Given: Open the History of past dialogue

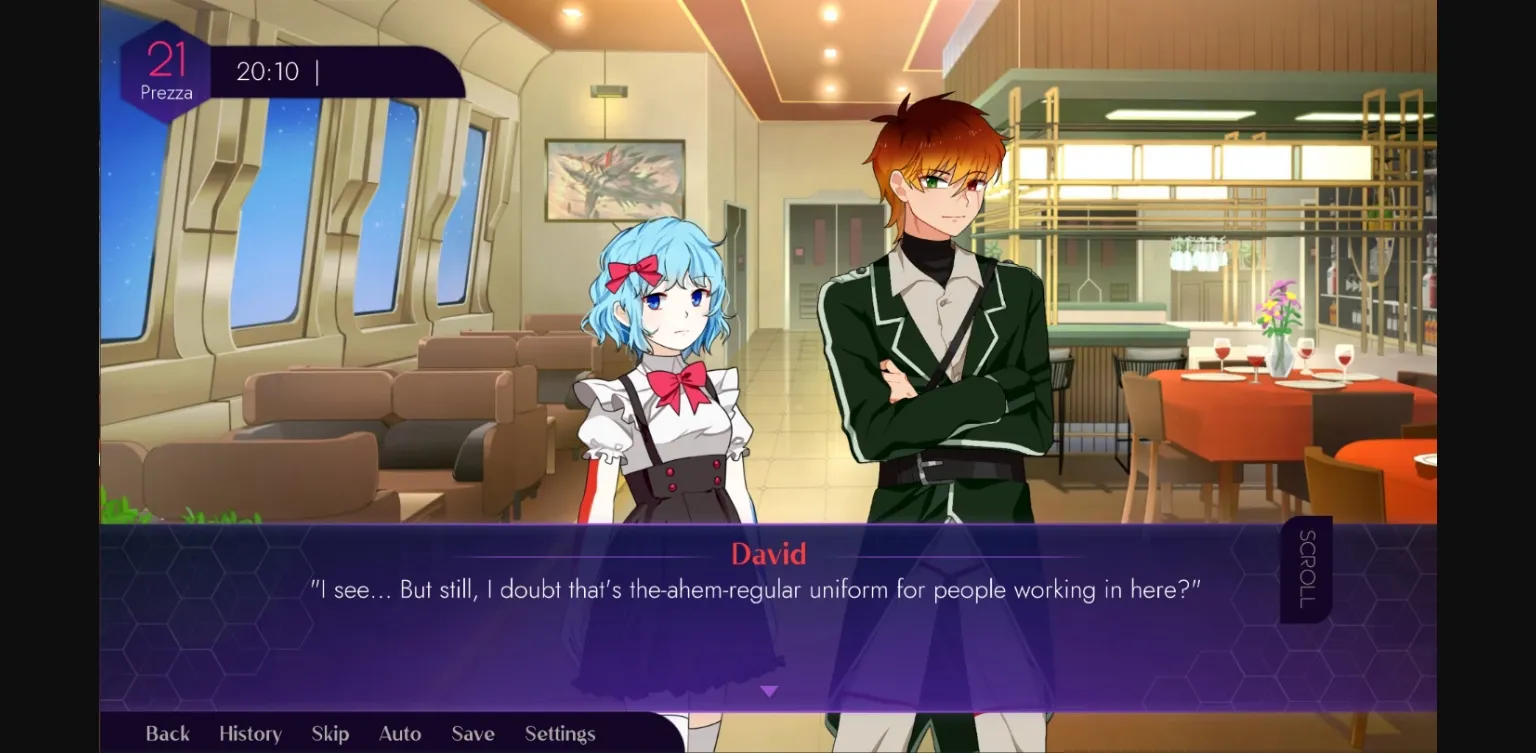Looking at the screenshot, I should click(x=249, y=733).
